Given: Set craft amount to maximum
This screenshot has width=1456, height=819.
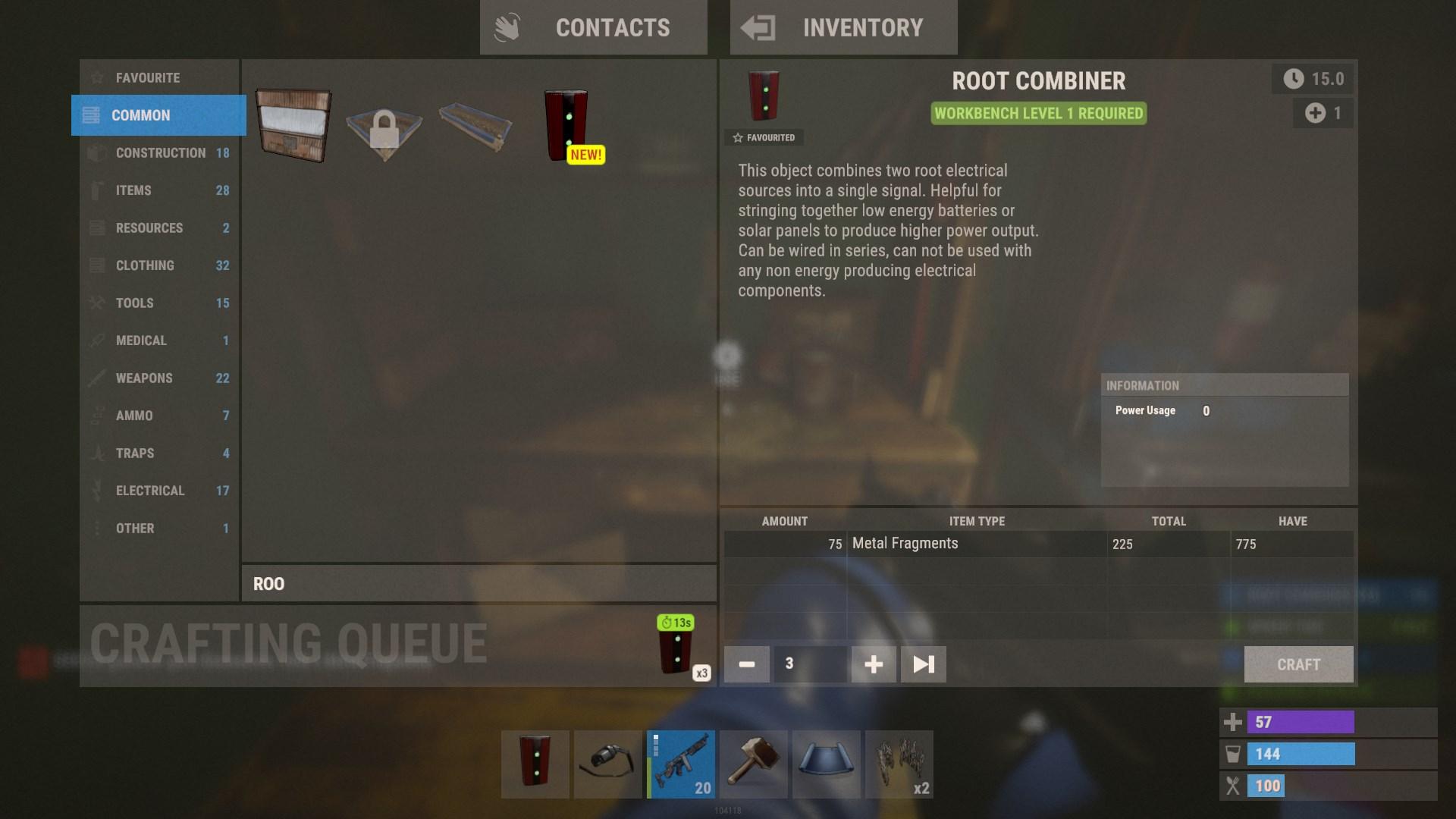Looking at the screenshot, I should [922, 664].
